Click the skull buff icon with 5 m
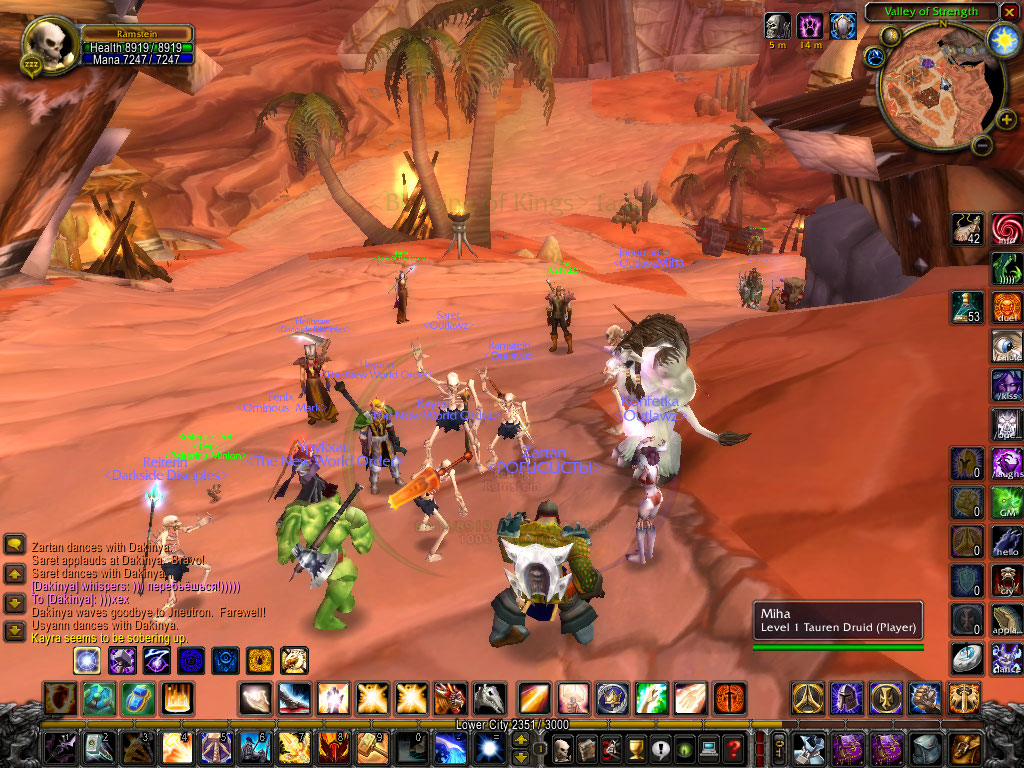The image size is (1024, 768). coord(777,26)
